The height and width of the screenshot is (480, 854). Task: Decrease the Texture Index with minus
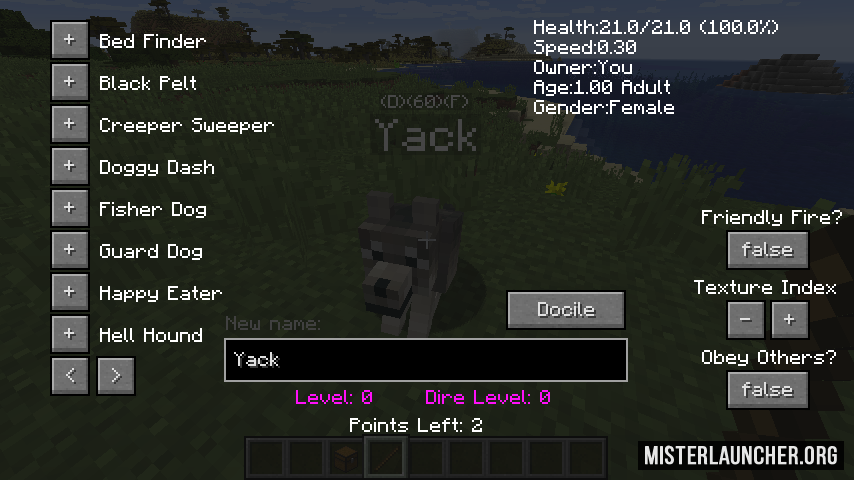point(746,320)
